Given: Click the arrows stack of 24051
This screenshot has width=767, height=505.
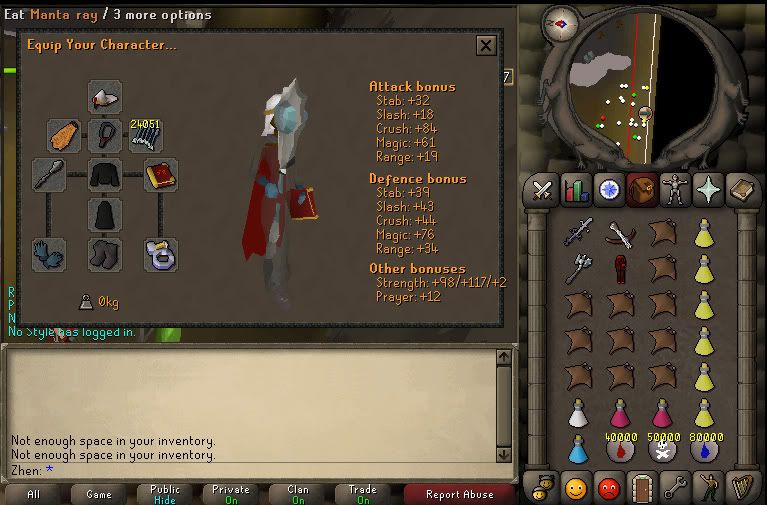Looking at the screenshot, I should (145, 135).
